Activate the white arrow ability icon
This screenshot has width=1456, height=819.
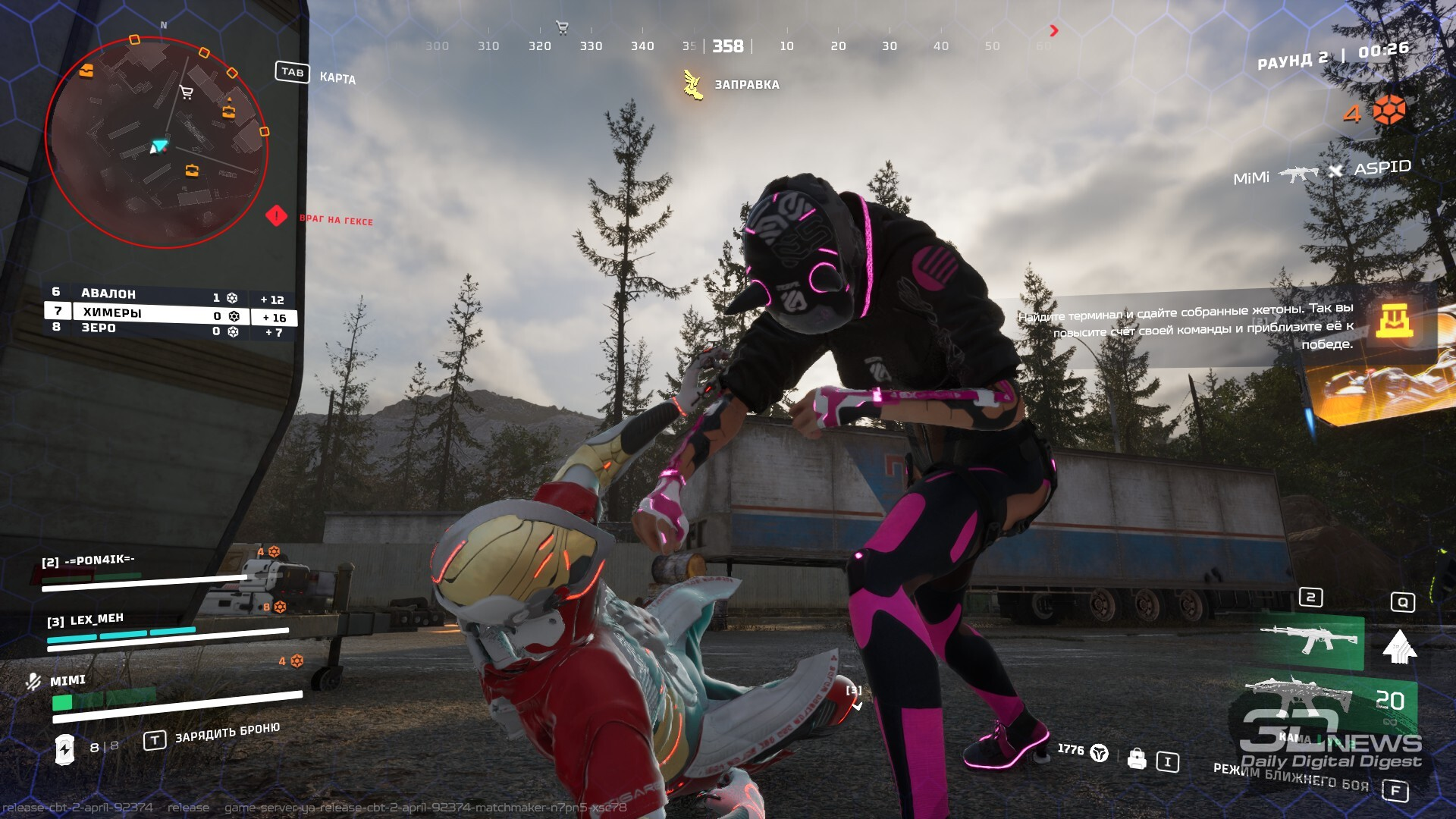click(x=1400, y=646)
